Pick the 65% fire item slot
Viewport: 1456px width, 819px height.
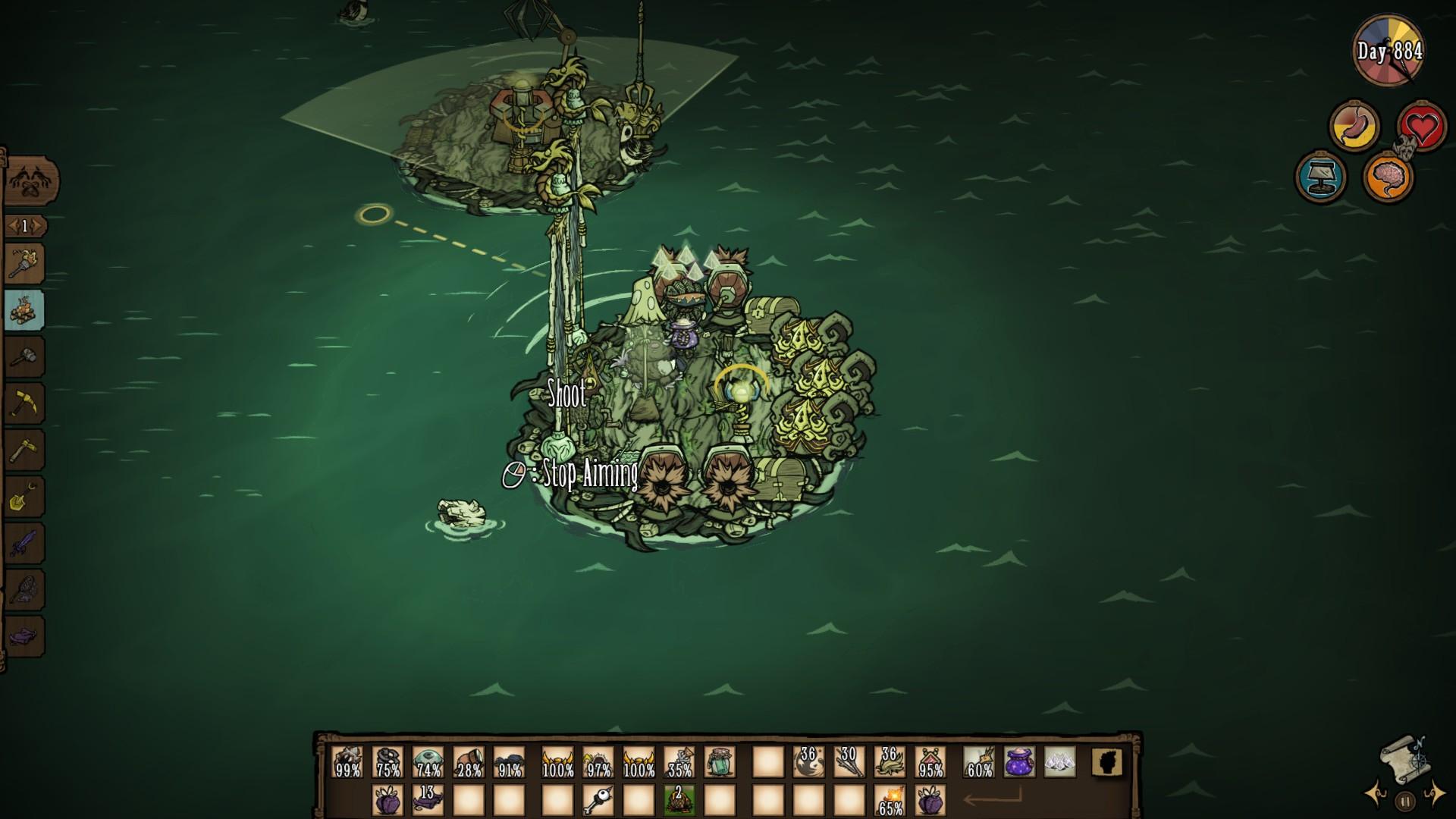(889, 800)
